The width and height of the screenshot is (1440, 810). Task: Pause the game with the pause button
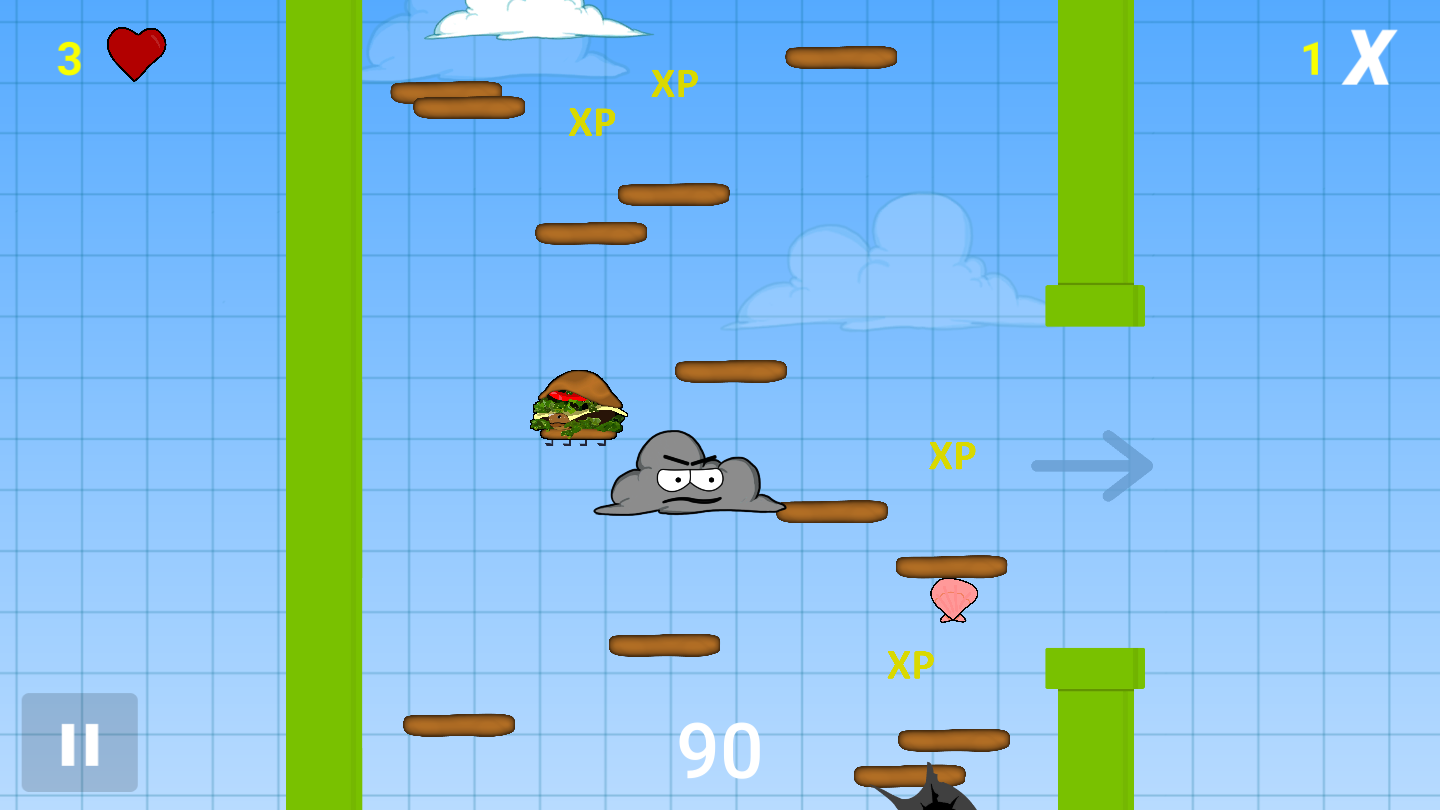coord(80,743)
